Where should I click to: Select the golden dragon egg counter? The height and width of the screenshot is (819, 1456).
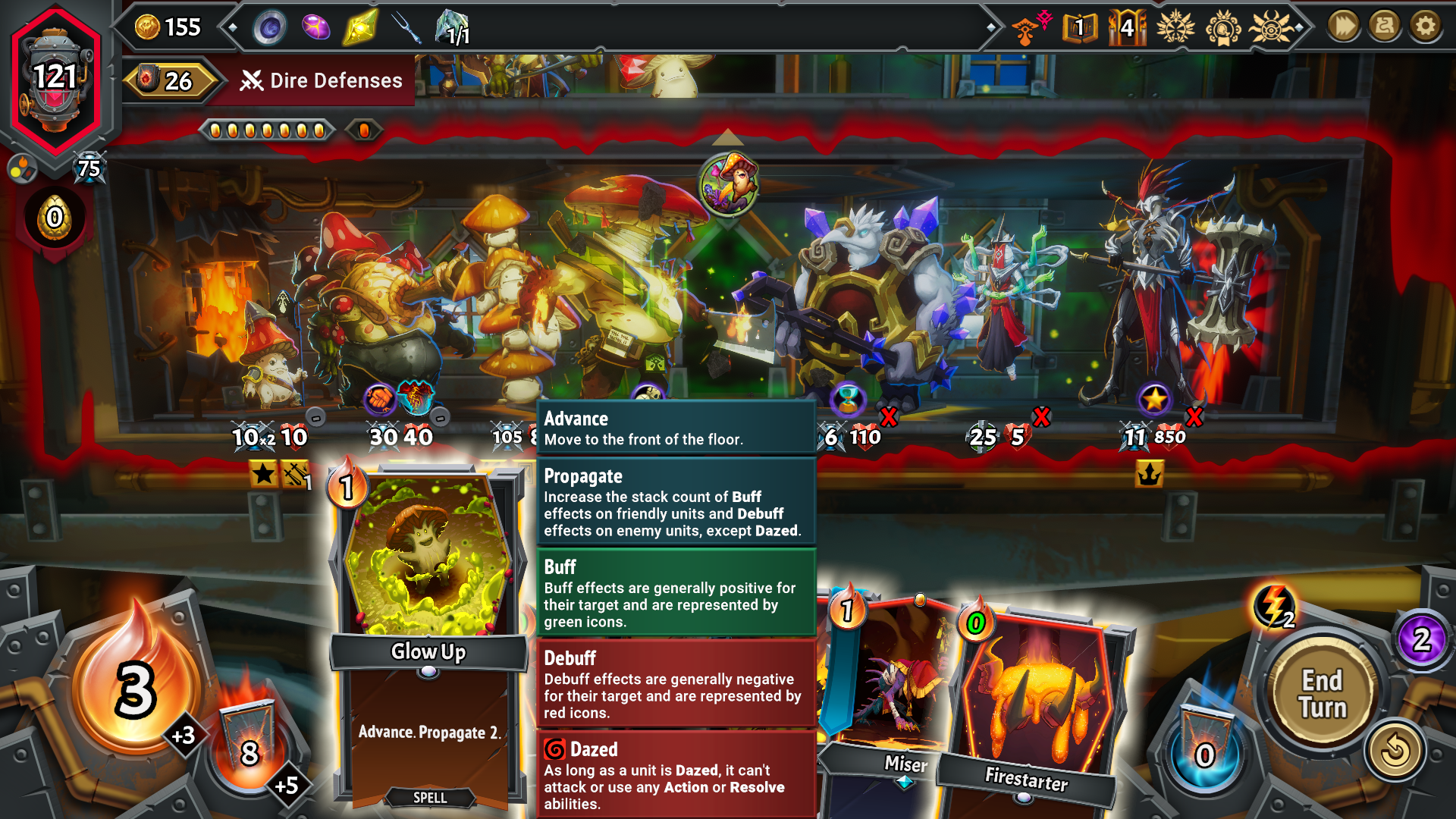pos(55,218)
